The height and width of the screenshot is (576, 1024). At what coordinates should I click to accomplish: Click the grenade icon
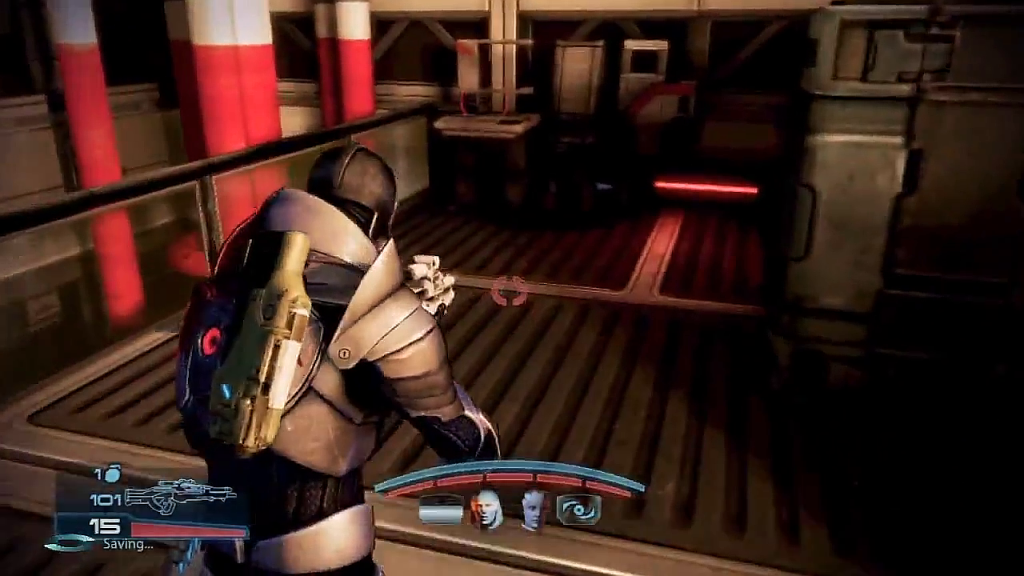(112, 473)
